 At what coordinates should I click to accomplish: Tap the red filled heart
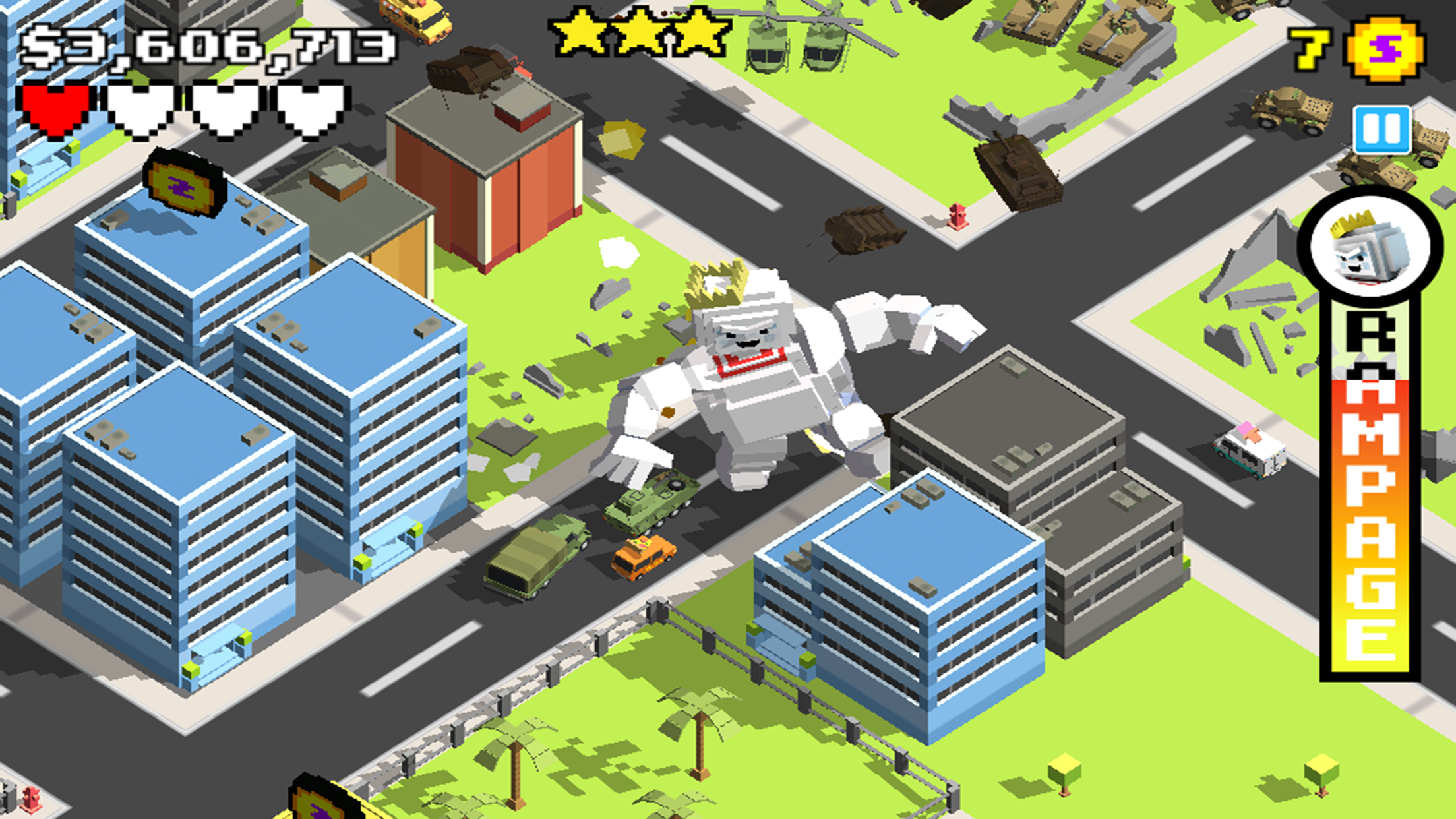tap(58, 107)
